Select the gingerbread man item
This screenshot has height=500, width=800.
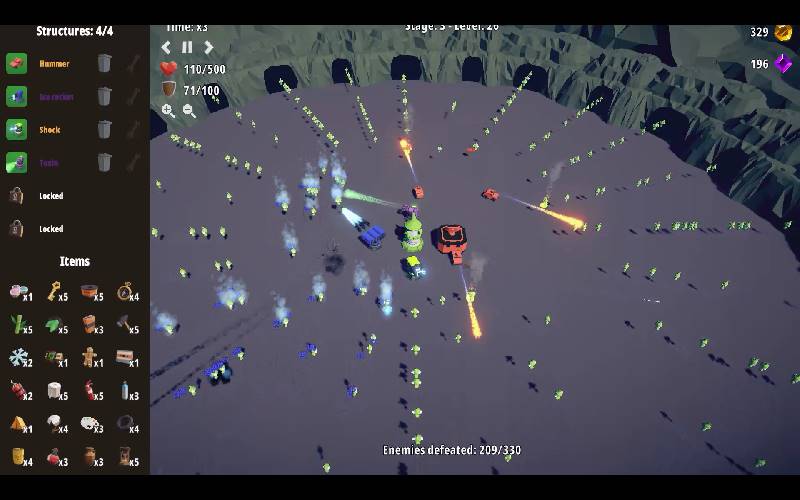pyautogui.click(x=89, y=357)
